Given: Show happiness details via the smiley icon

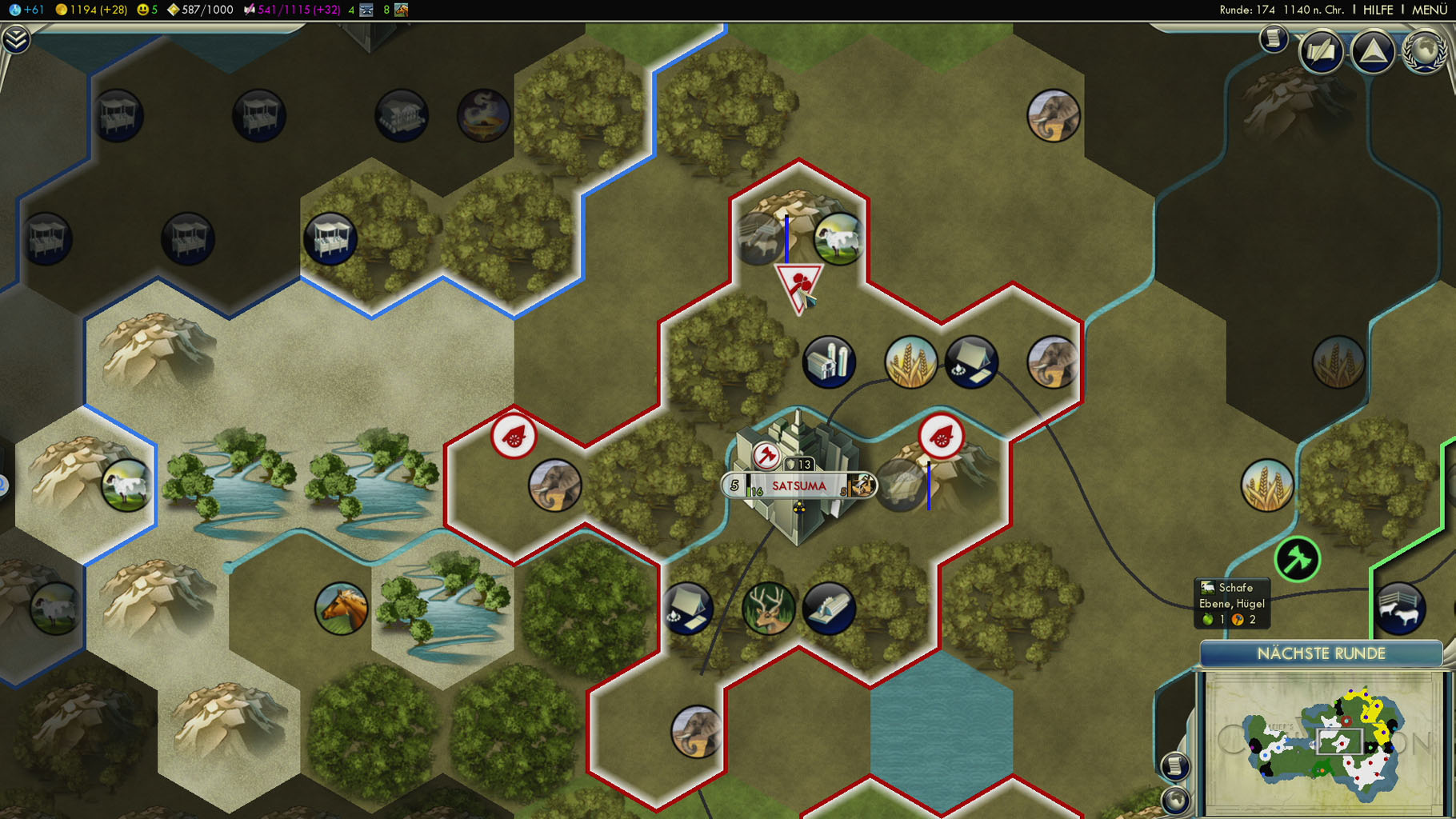Looking at the screenshot, I should click(x=143, y=10).
